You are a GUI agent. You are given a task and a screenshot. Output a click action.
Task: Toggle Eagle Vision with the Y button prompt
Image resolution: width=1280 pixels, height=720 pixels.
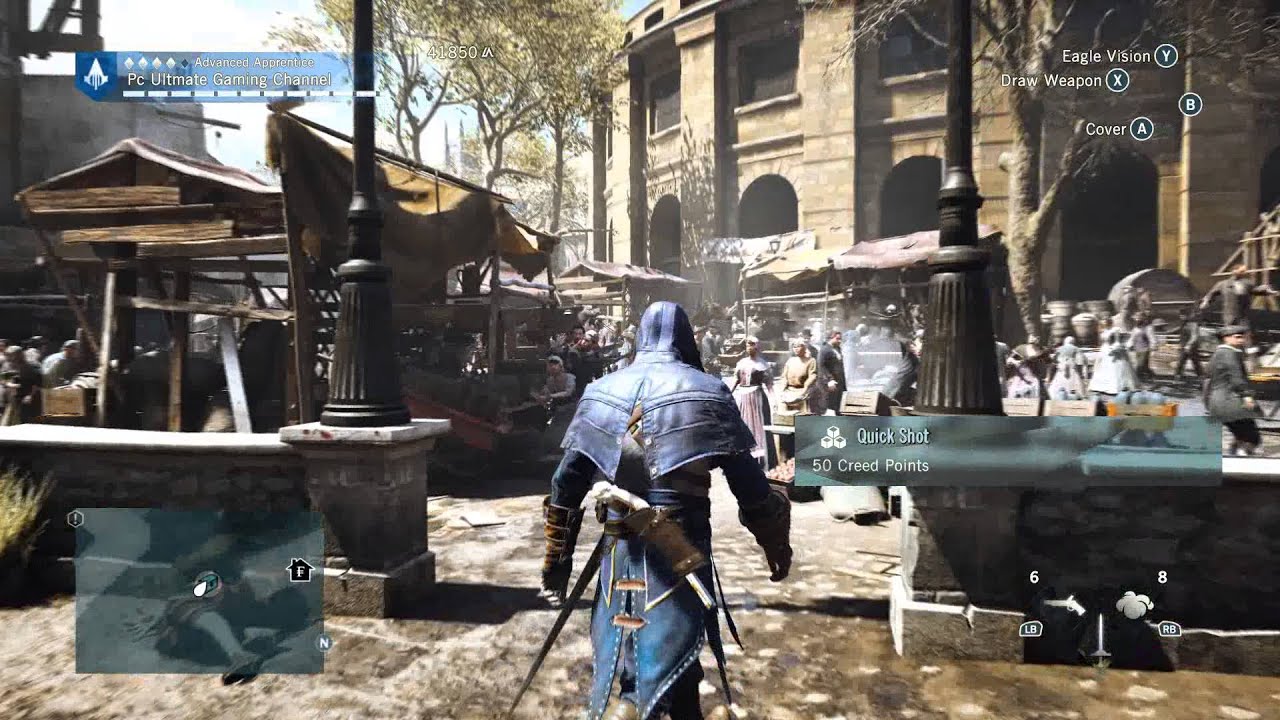[x=1166, y=56]
